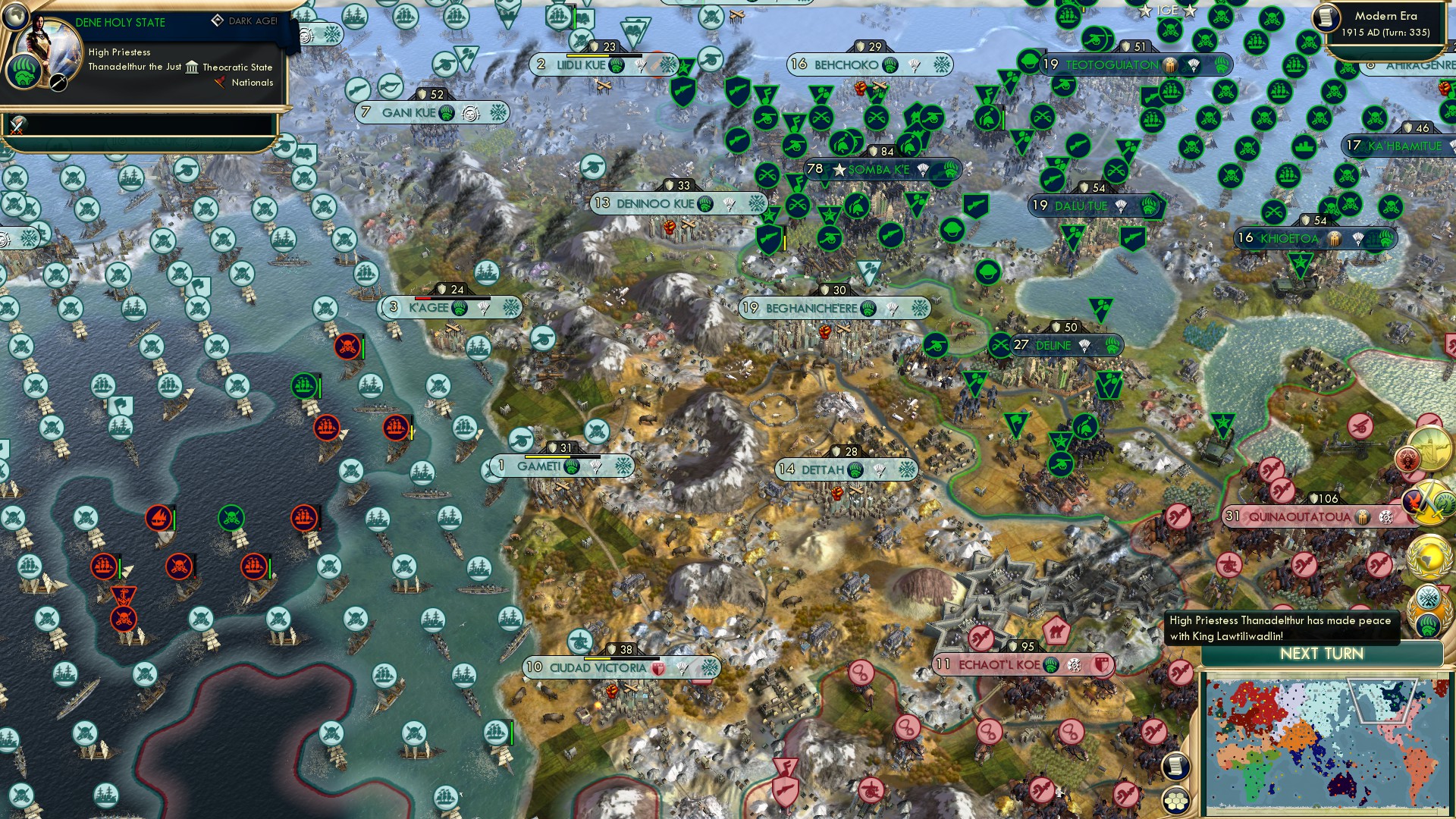Toggle strategic view with the hex grid icon
Viewport: 1456px width, 819px height.
[x=1175, y=802]
